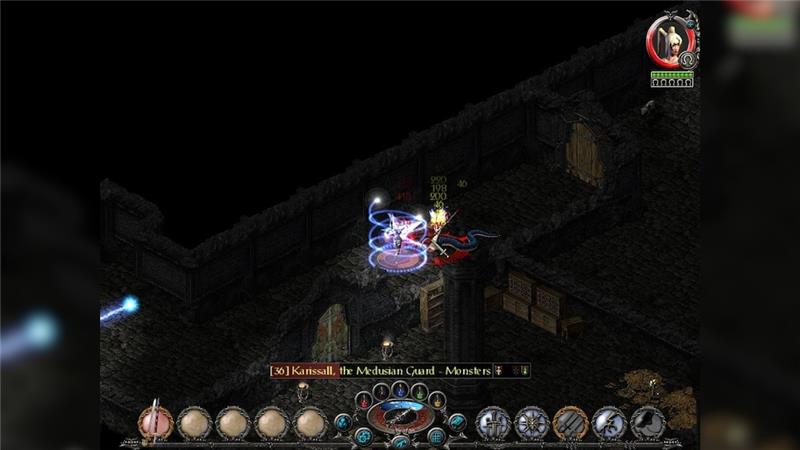
Task: Activate the orange-ringed triple blade combat art
Action: point(570,423)
